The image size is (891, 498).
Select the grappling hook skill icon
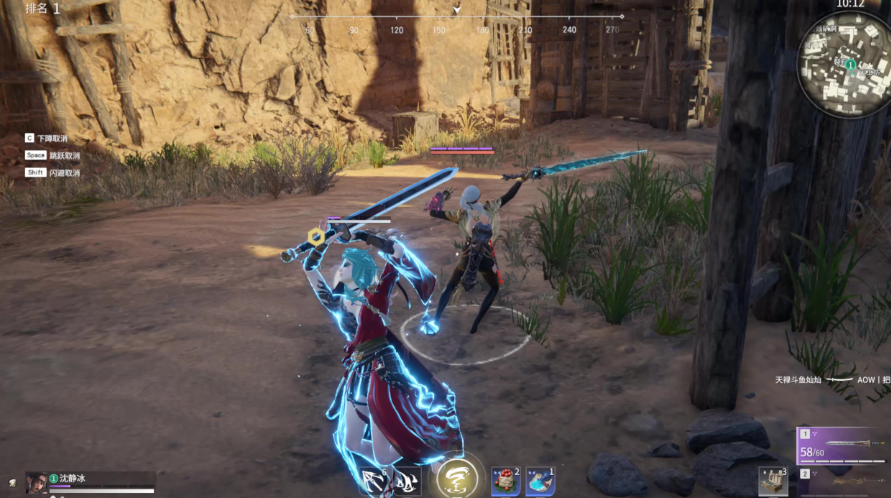(374, 482)
